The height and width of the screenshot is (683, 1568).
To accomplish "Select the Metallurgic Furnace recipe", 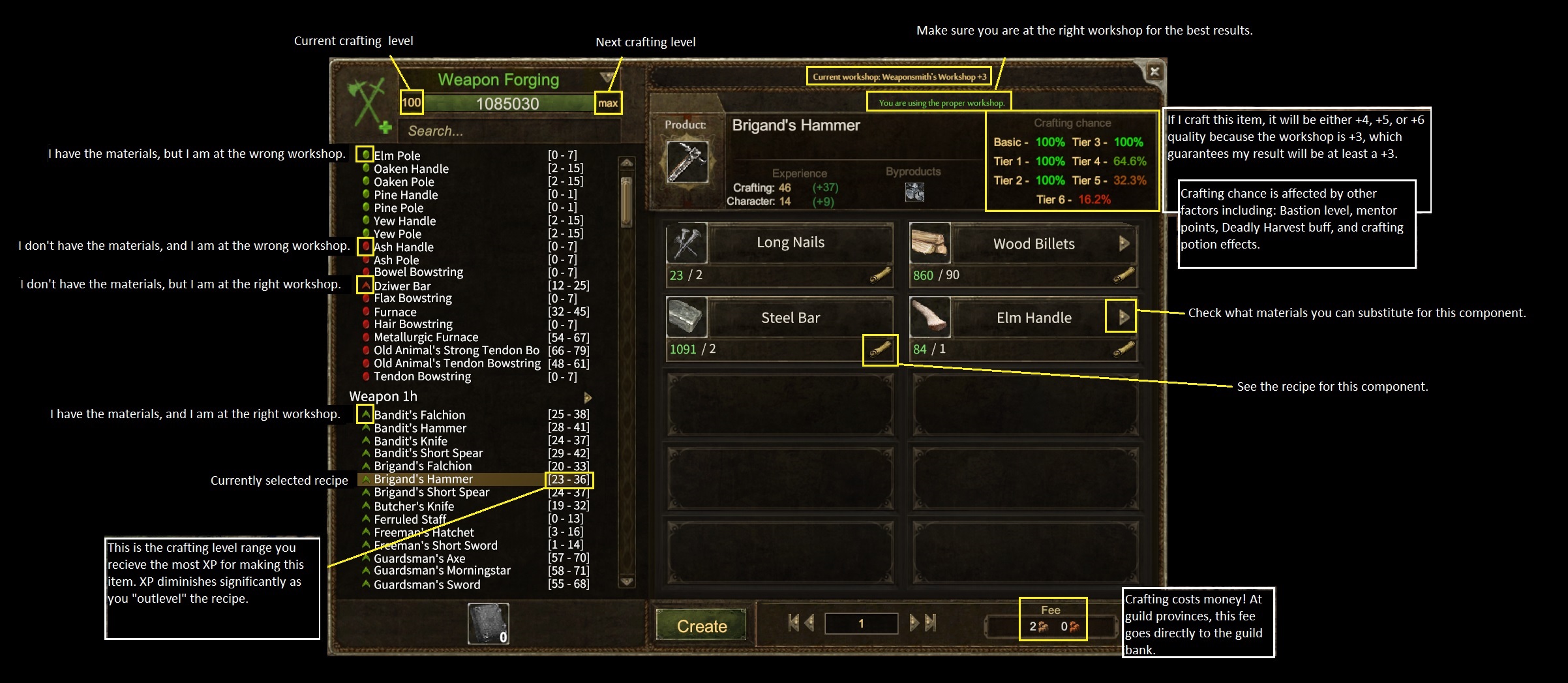I will point(426,337).
